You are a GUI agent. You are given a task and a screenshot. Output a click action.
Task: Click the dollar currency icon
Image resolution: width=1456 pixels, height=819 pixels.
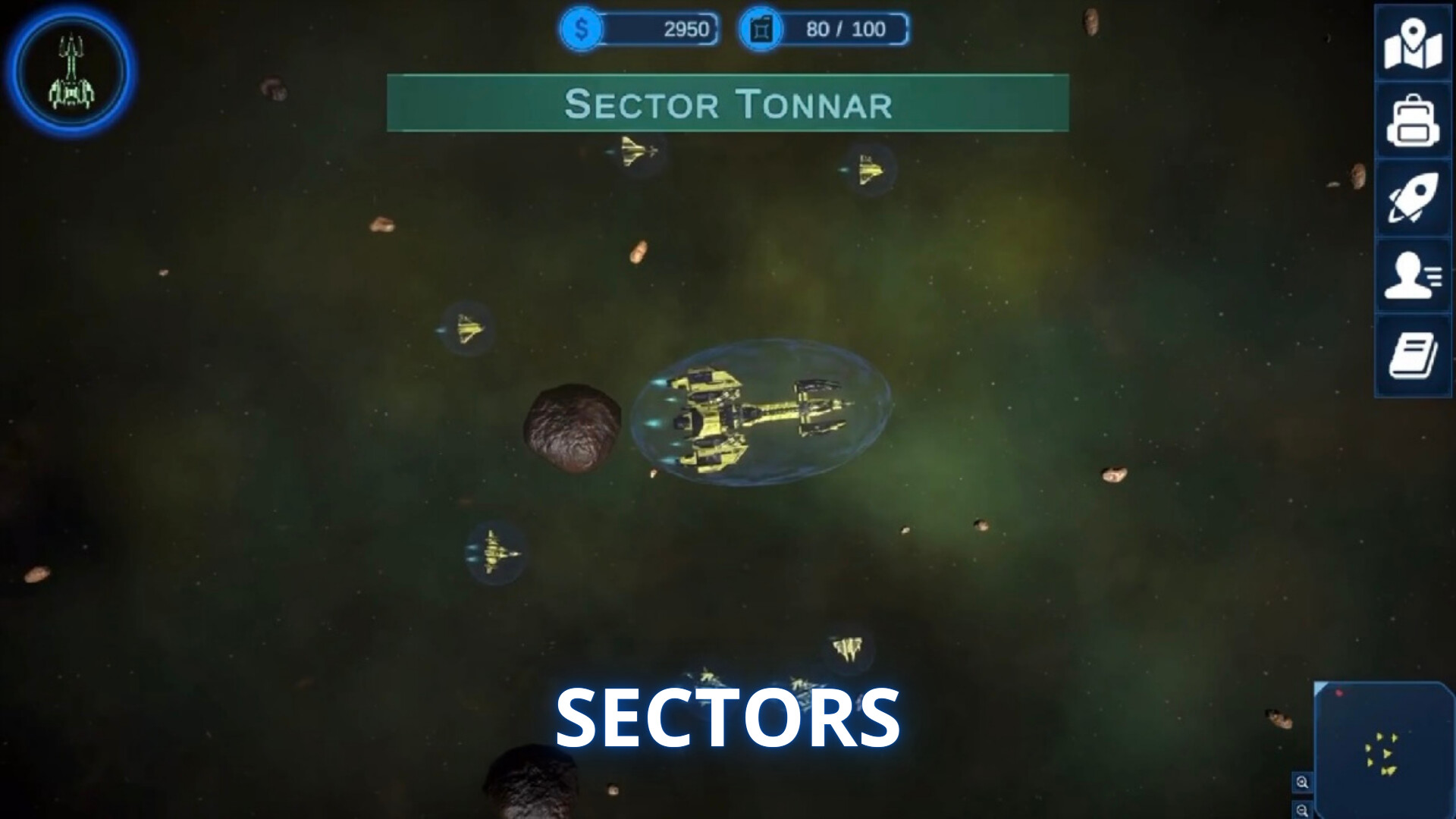pos(581,30)
